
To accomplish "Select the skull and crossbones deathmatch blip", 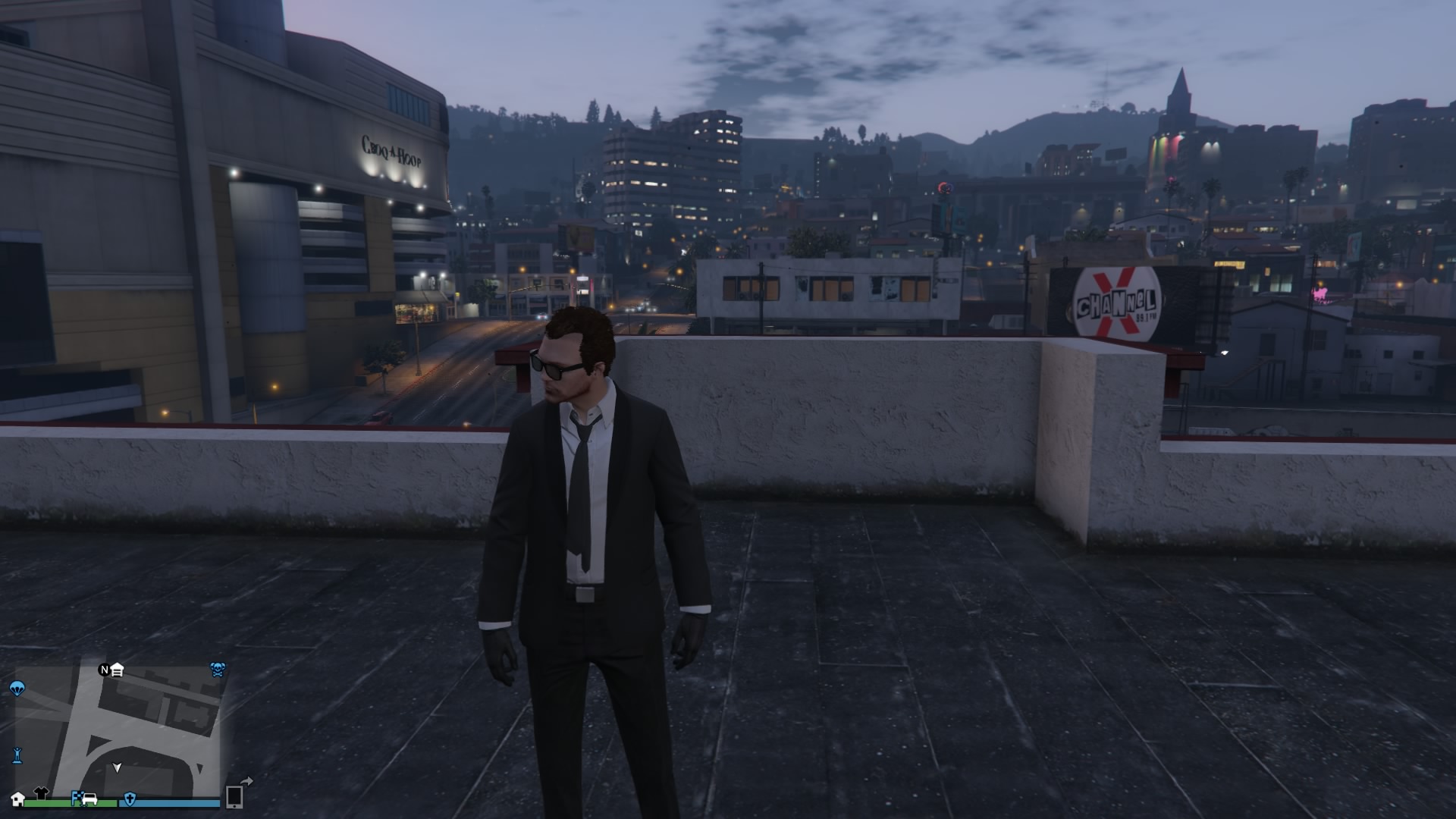I will pos(218,669).
